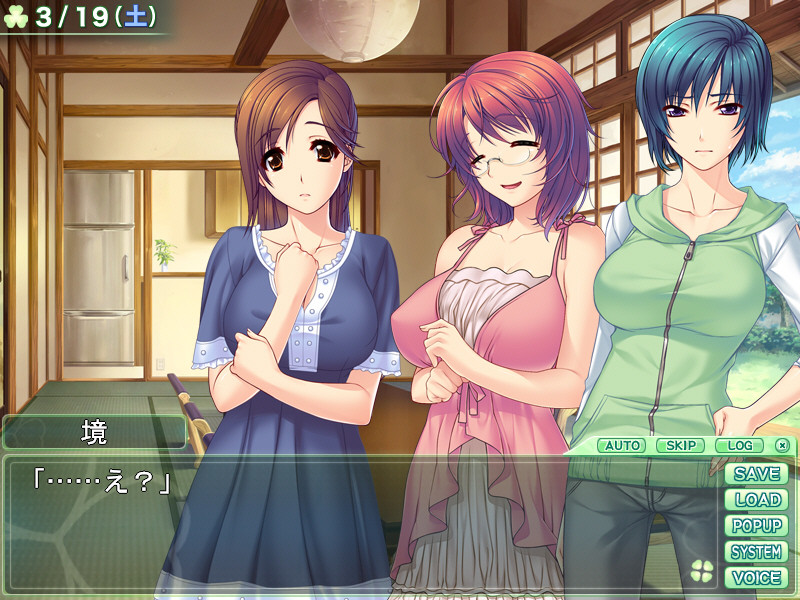This screenshot has height=600, width=800.
Task: Open the message LOG
Action: pyautogui.click(x=739, y=445)
